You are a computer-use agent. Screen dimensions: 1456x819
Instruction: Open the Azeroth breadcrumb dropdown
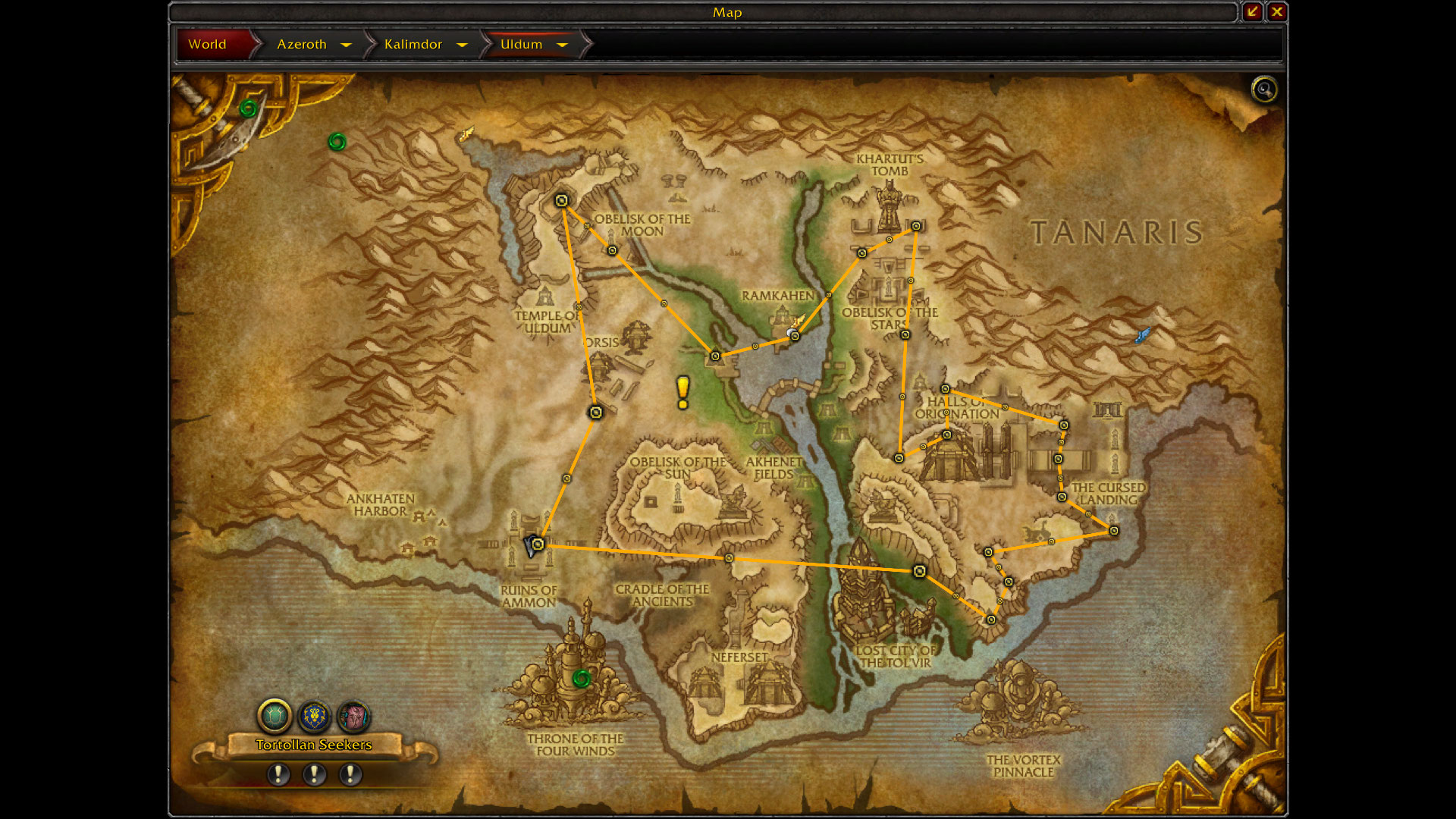click(347, 45)
